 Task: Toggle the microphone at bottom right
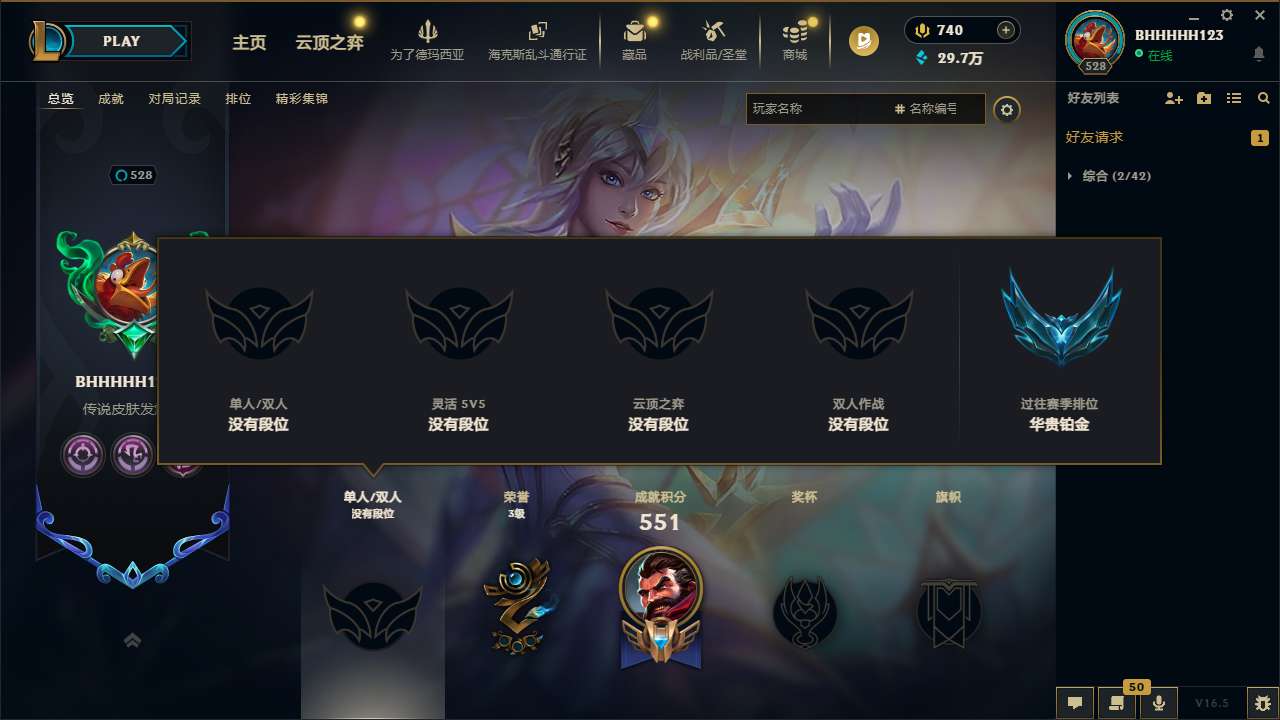(x=1160, y=703)
